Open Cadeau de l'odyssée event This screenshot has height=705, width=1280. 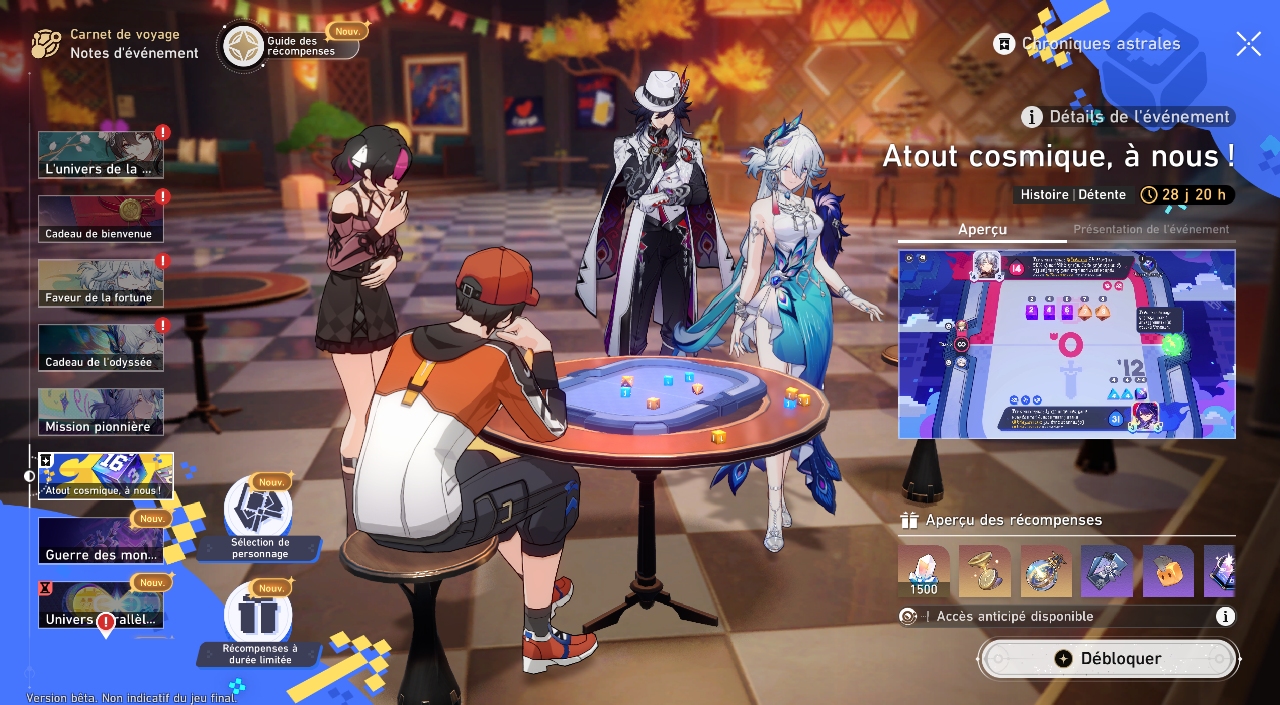click(100, 347)
